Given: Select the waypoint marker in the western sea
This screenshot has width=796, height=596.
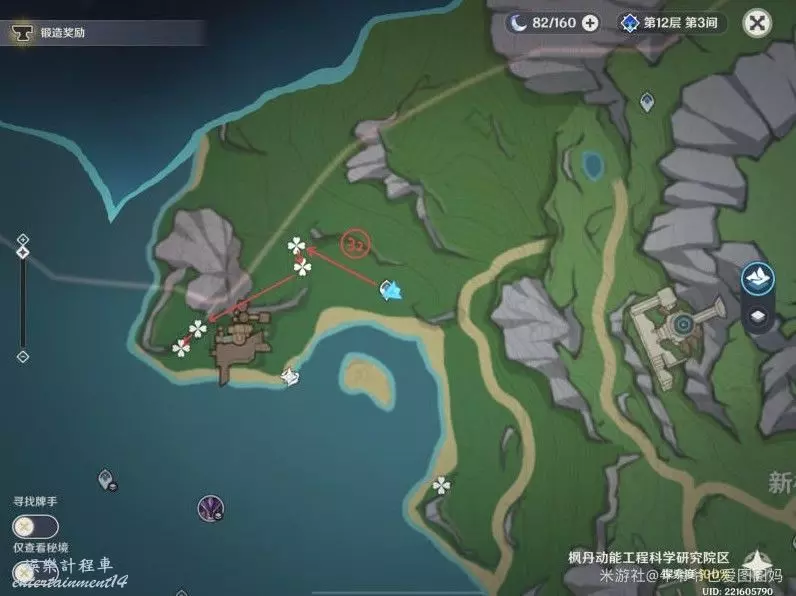Looking at the screenshot, I should click(x=106, y=480).
